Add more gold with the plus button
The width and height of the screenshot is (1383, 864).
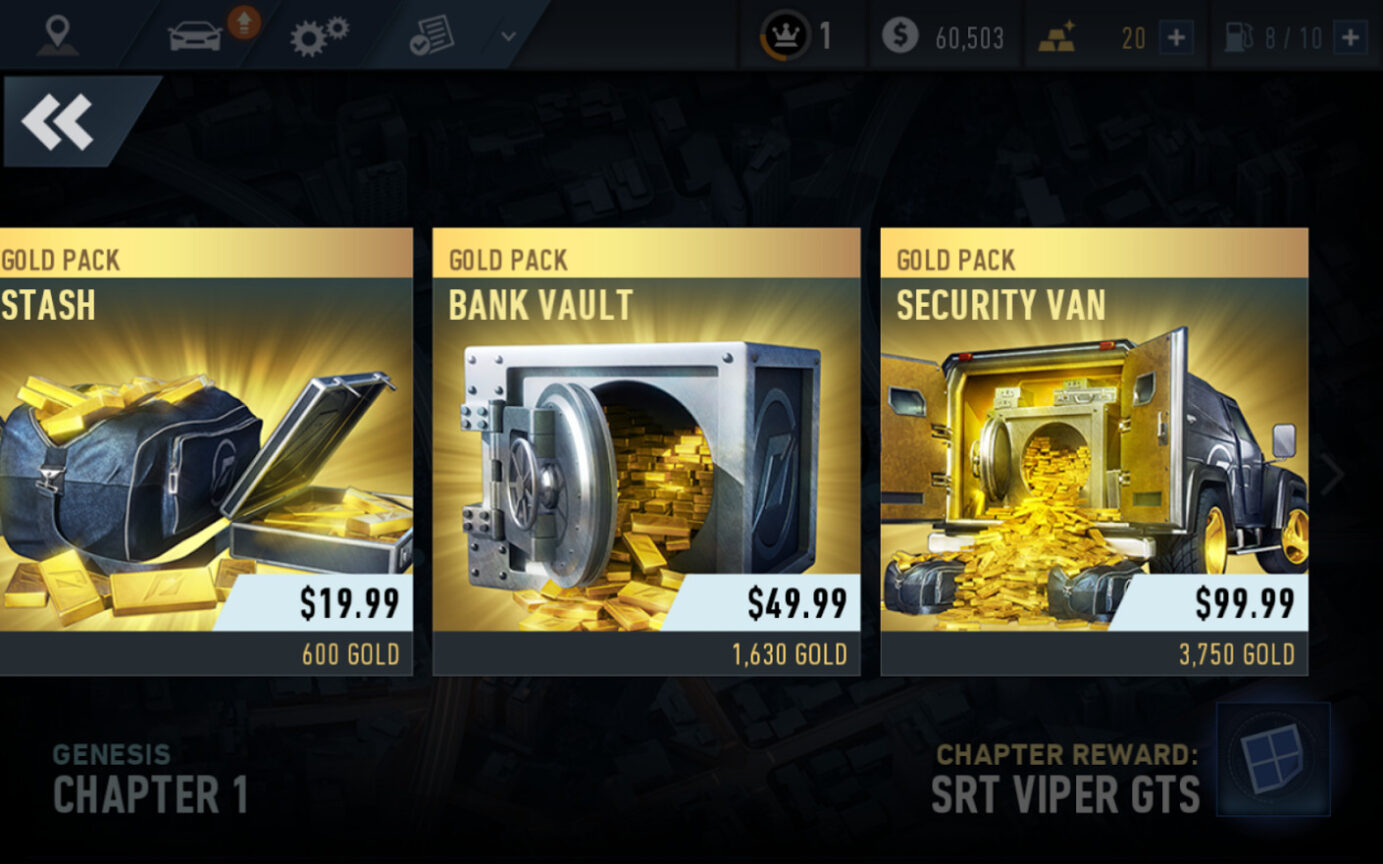pyautogui.click(x=1176, y=39)
